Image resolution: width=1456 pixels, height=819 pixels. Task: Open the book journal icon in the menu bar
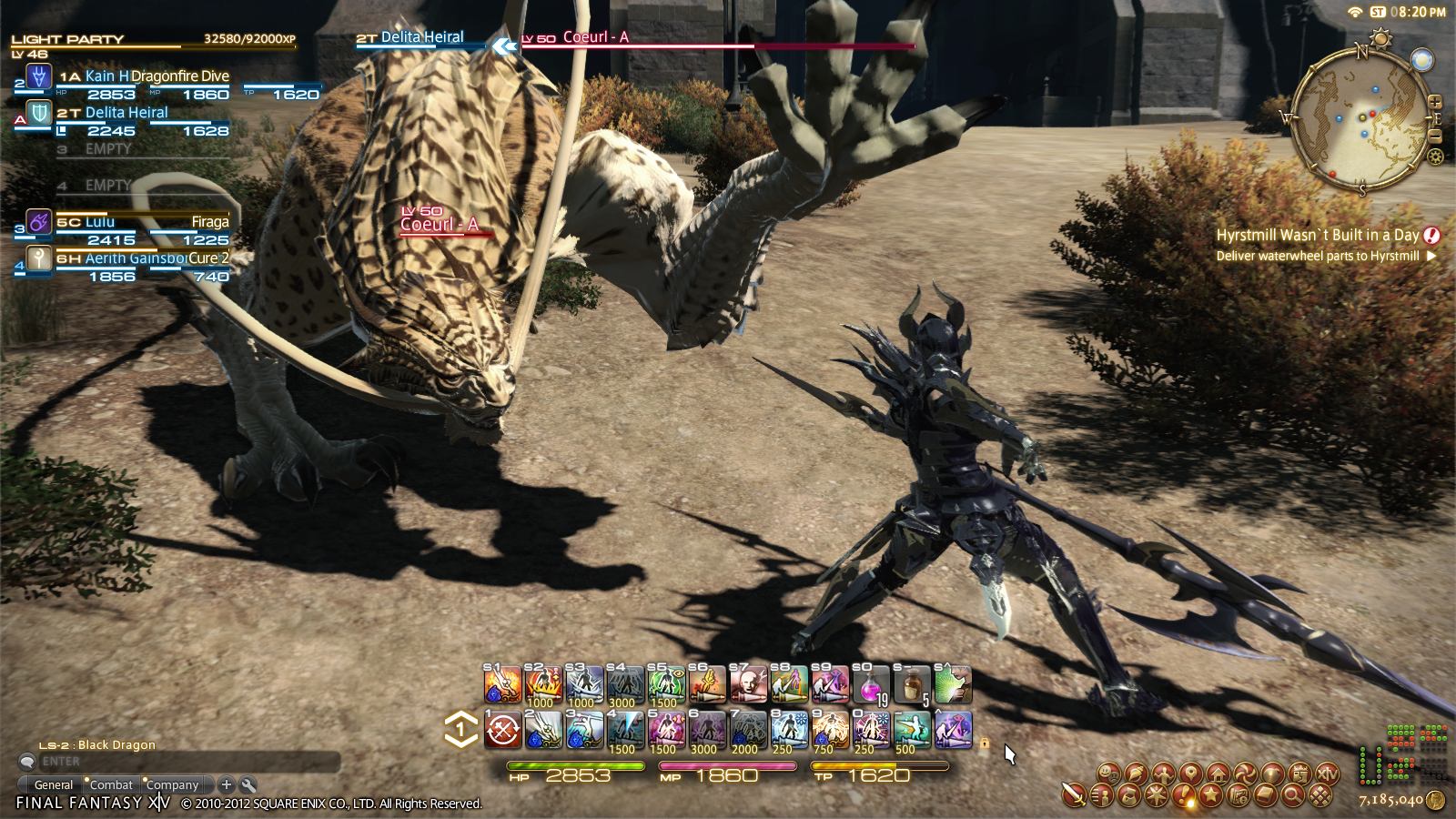1265,795
